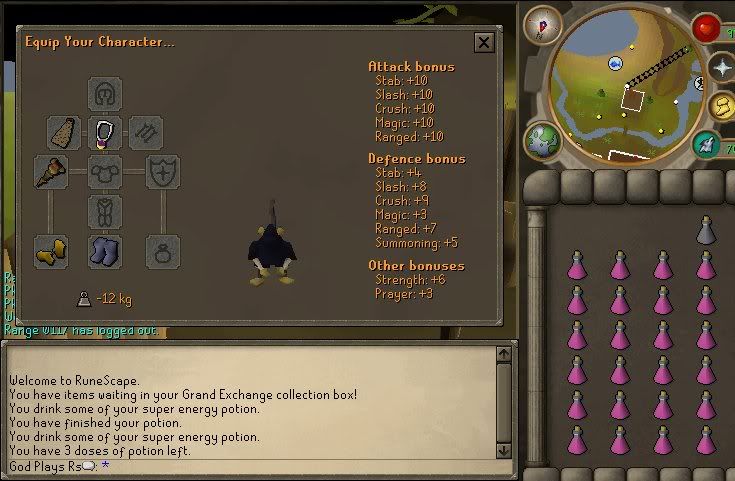Viewport: 735px width, 481px height.
Task: Click the chat box scroll-up arrow
Action: pyautogui.click(x=506, y=353)
